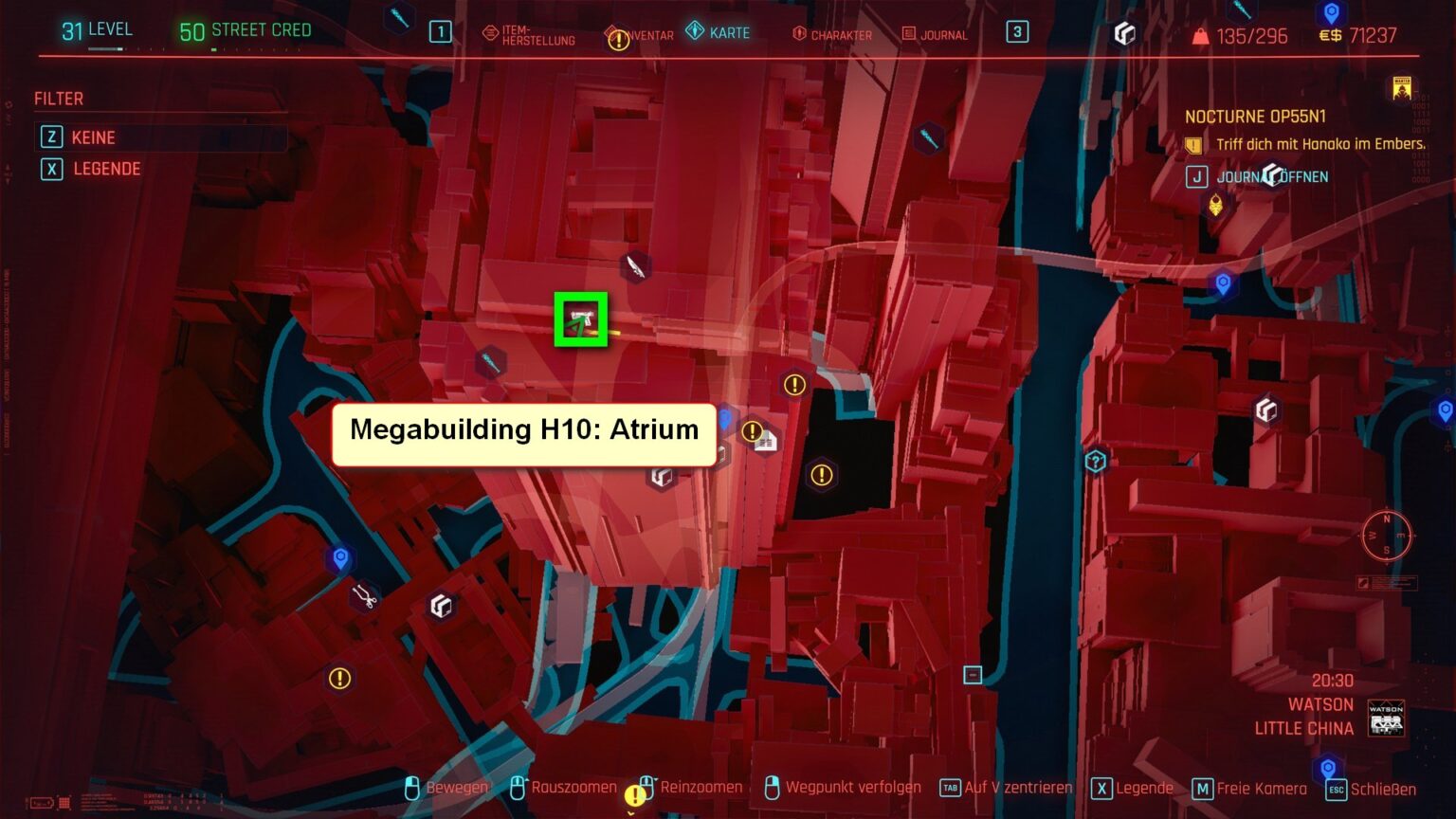Switch to the Charakter tab
The height and width of the screenshot is (819, 1456).
(x=831, y=36)
